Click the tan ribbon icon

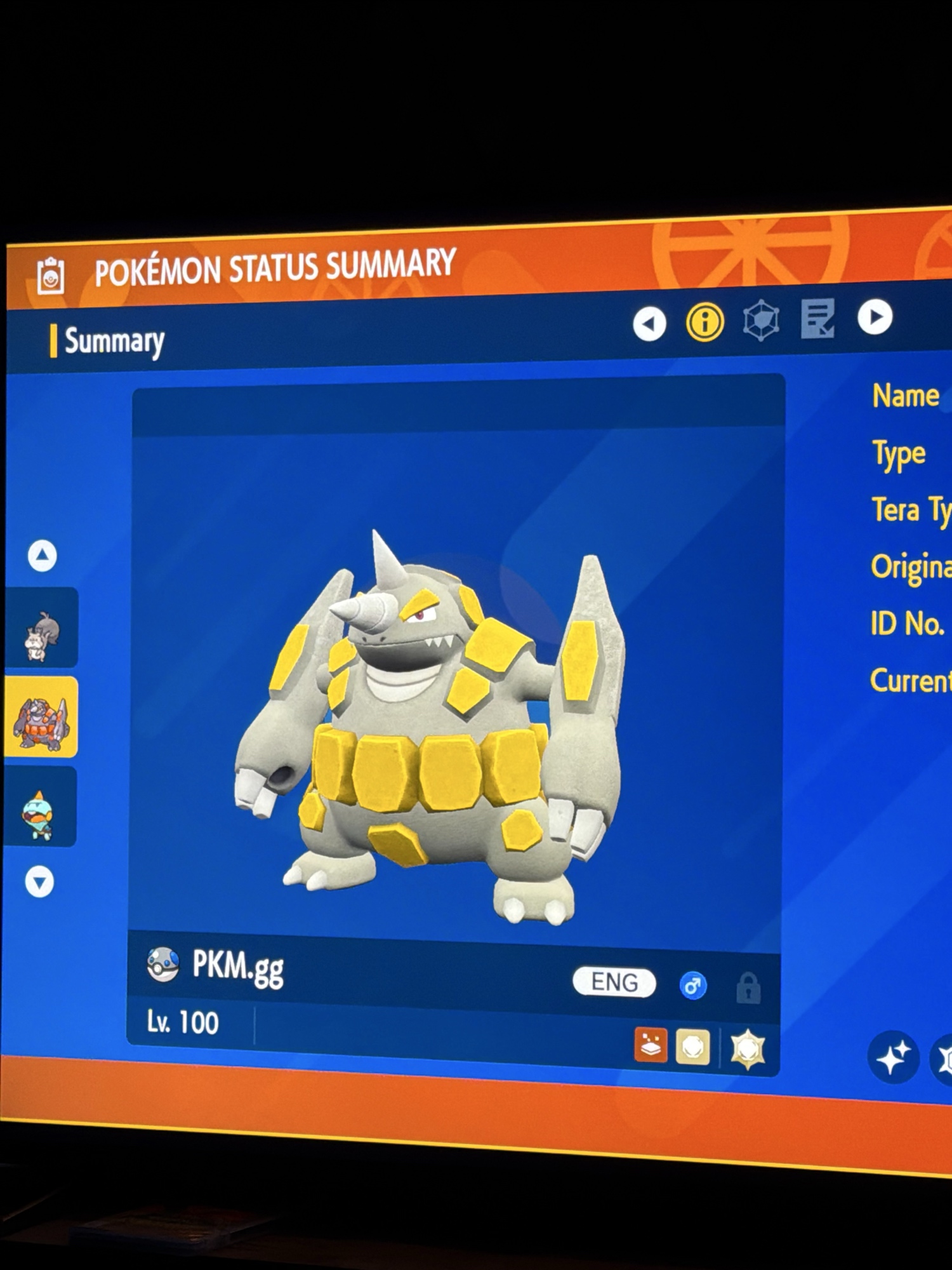692,1046
